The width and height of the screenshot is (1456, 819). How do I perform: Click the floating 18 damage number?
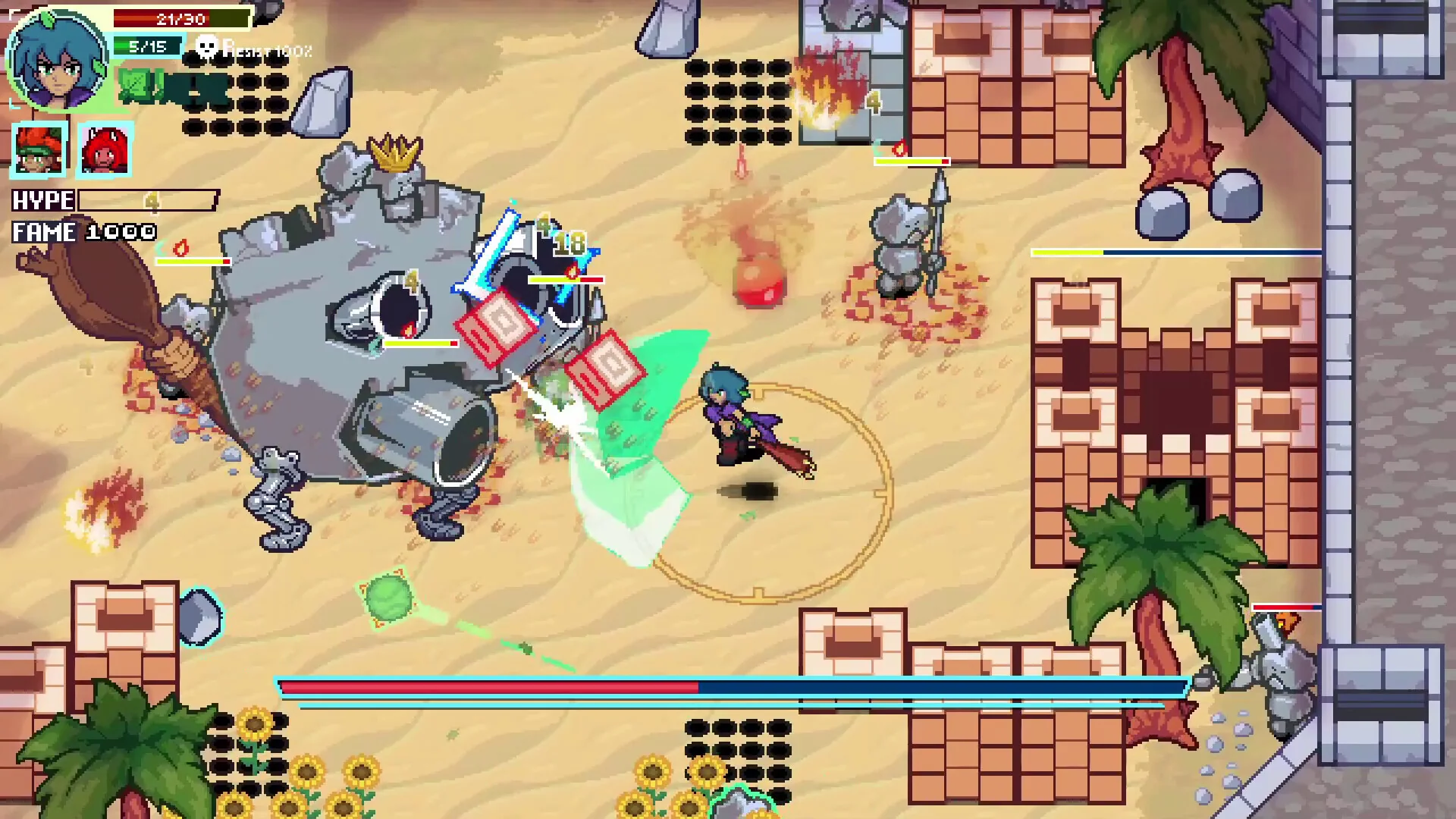pos(570,241)
